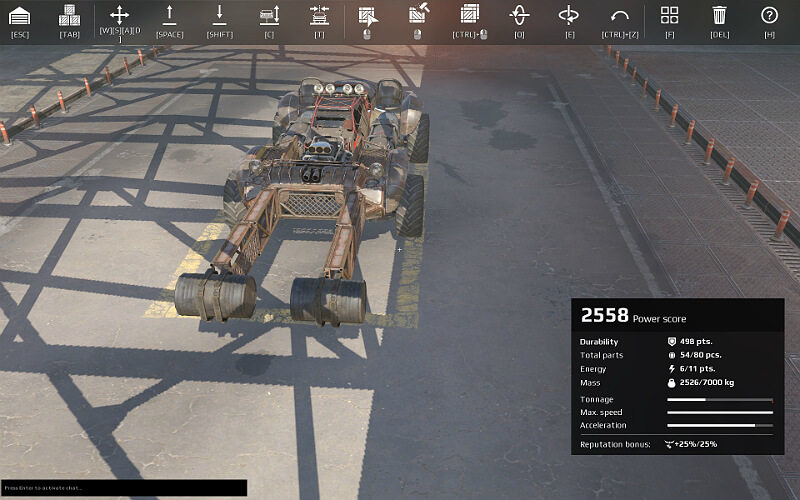800x500 pixels.
Task: Activate the chat input box
Action: click(123, 488)
